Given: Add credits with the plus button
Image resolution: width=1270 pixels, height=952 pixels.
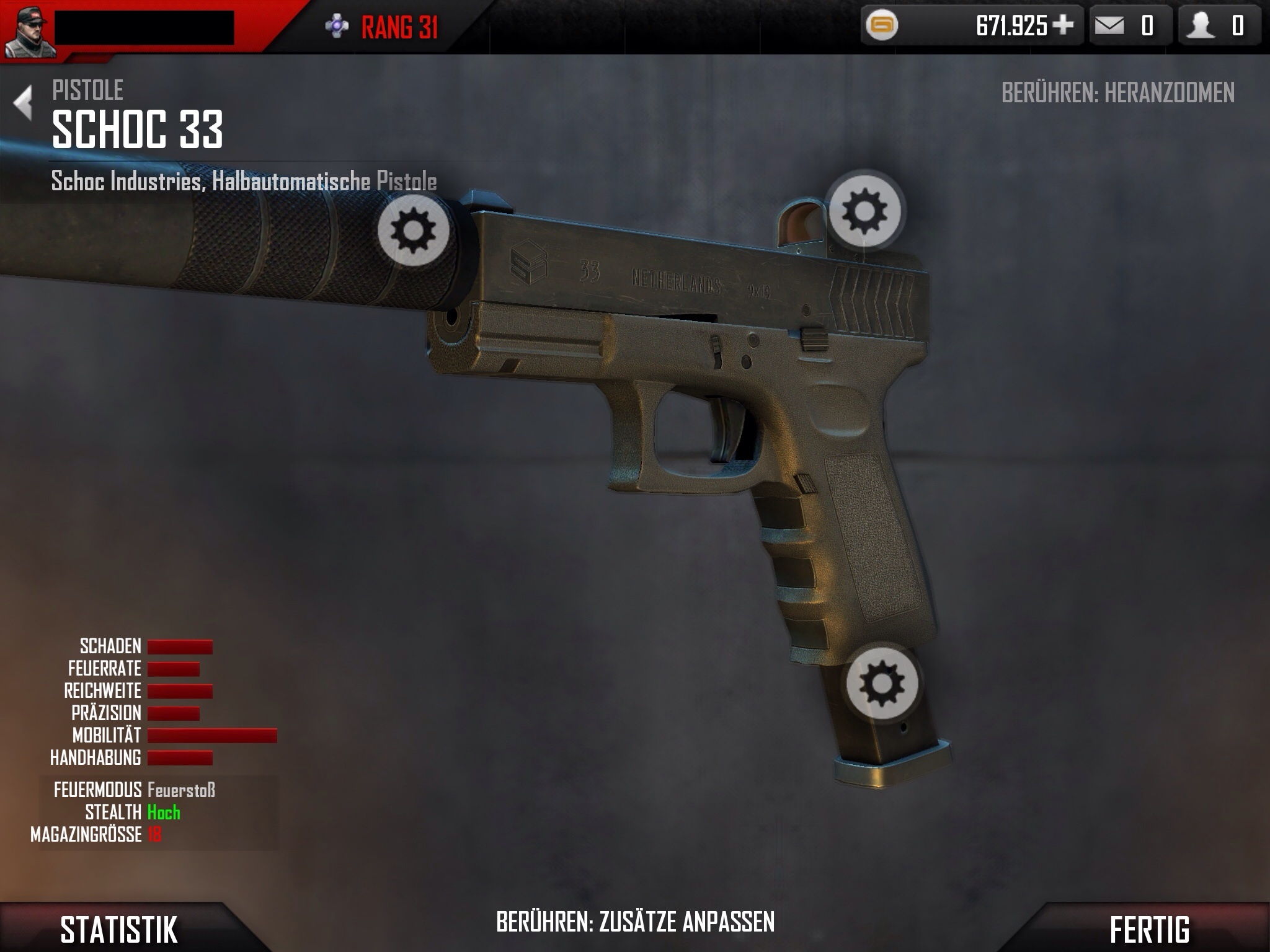Looking at the screenshot, I should pos(1063,25).
